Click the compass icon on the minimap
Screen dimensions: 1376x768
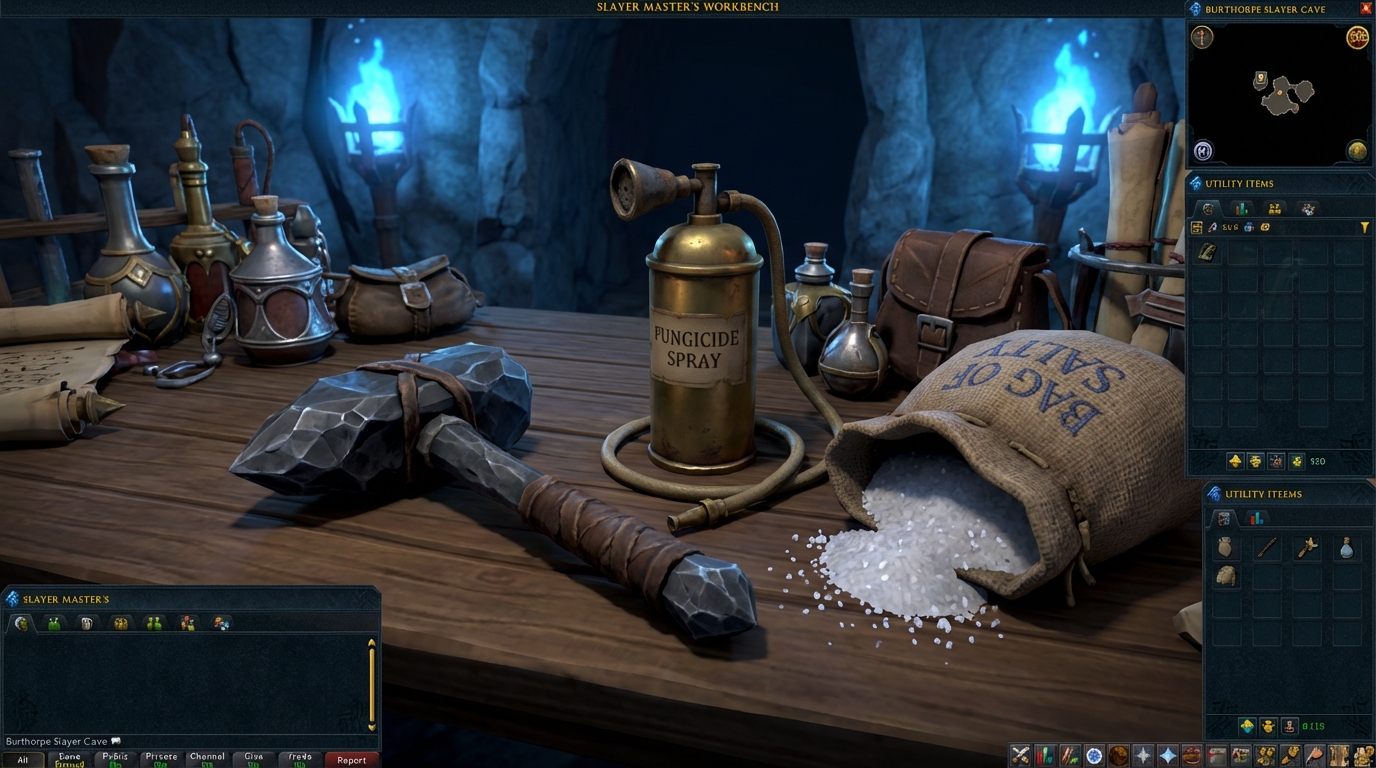click(1202, 38)
